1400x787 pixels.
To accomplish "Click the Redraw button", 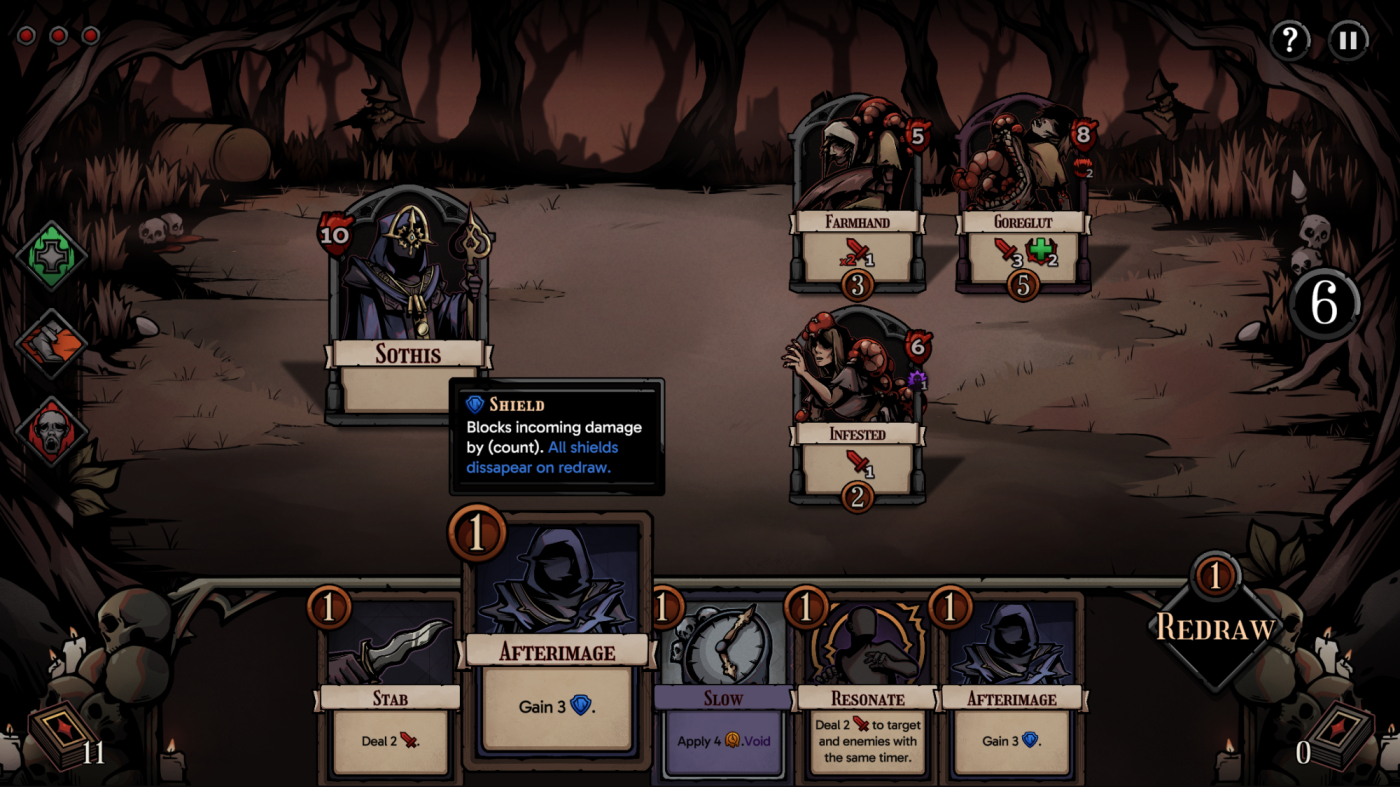I will [1215, 628].
